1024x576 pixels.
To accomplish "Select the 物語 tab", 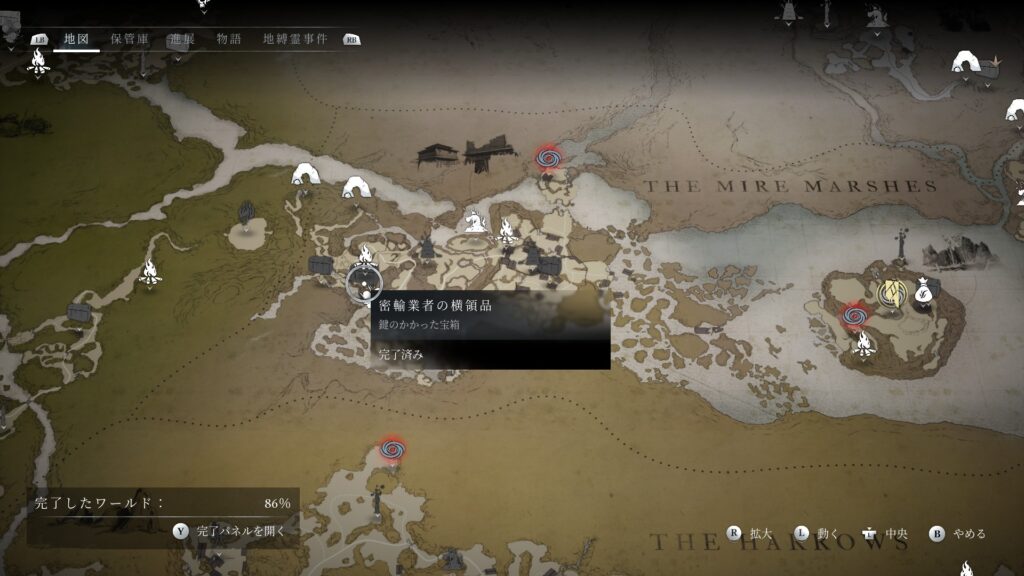I will pos(229,39).
